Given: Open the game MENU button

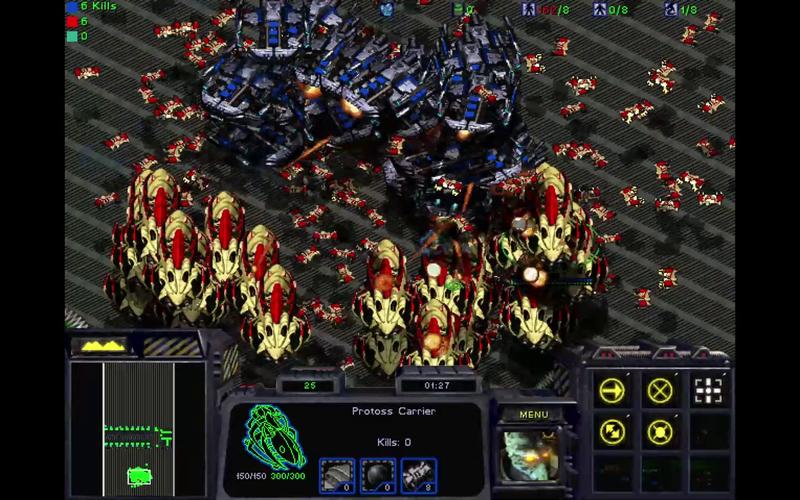Looking at the screenshot, I should point(533,415).
